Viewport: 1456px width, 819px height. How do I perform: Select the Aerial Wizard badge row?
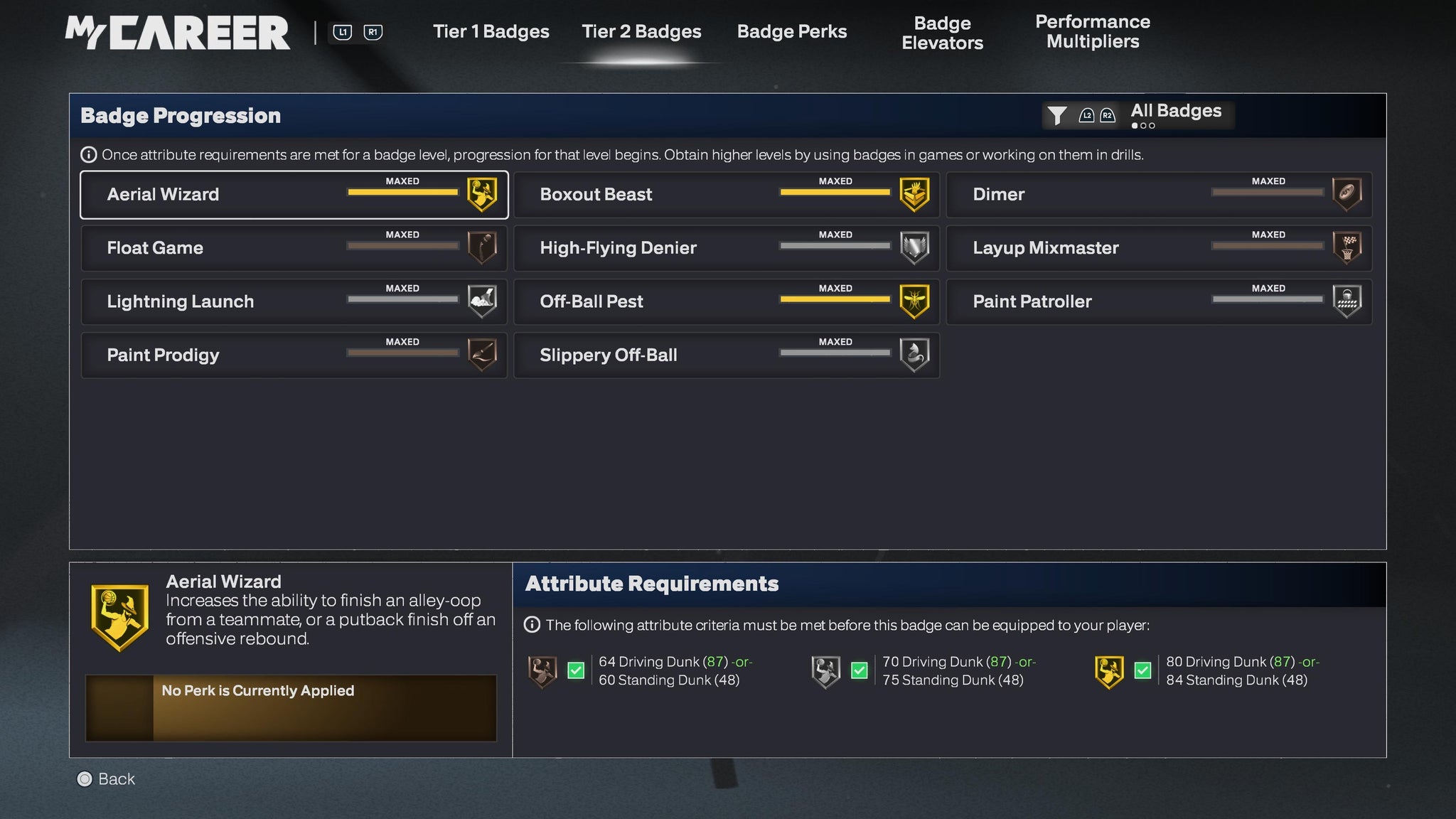click(294, 195)
